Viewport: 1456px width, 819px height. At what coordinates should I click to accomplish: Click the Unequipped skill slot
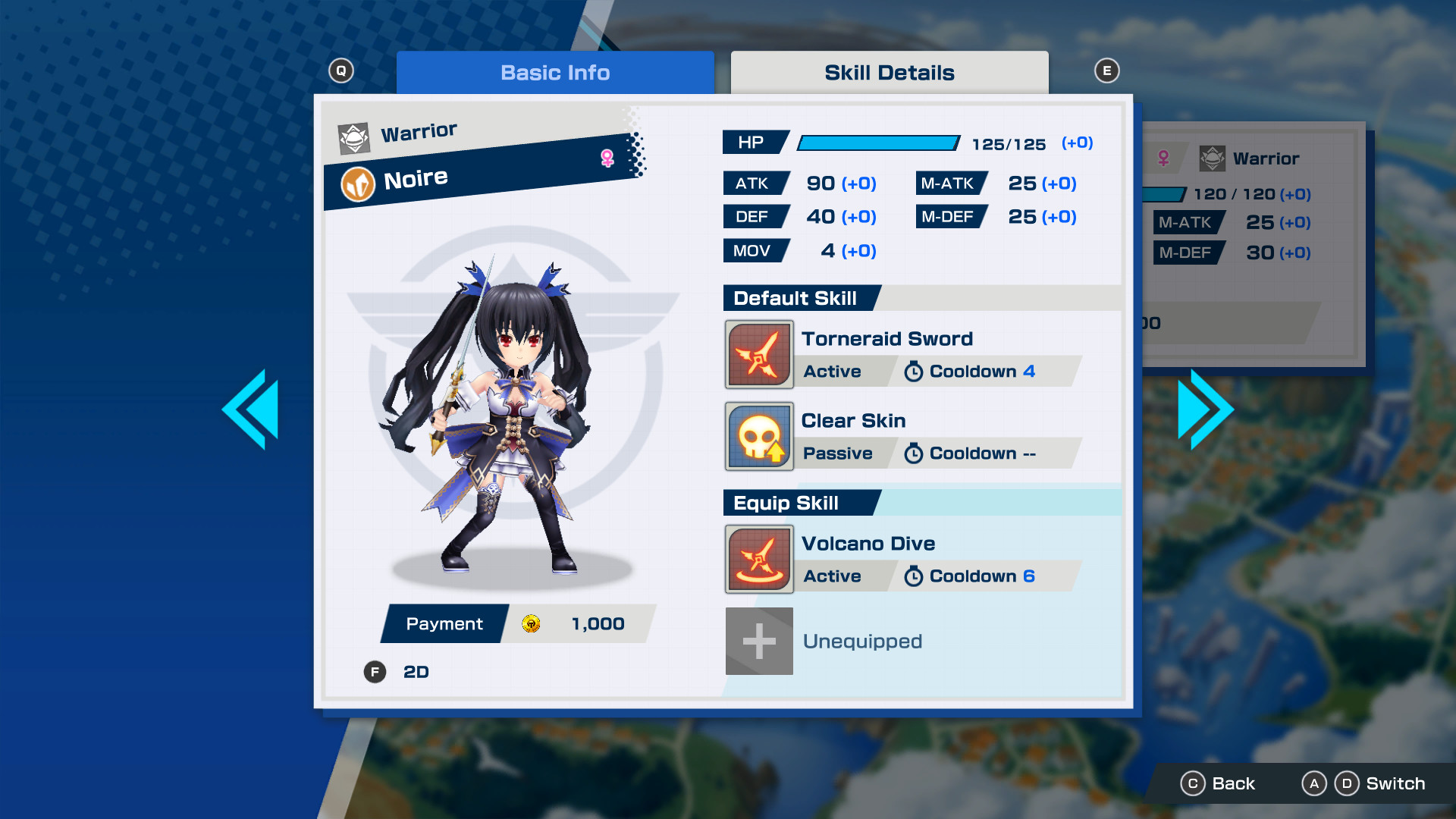pyautogui.click(x=759, y=641)
